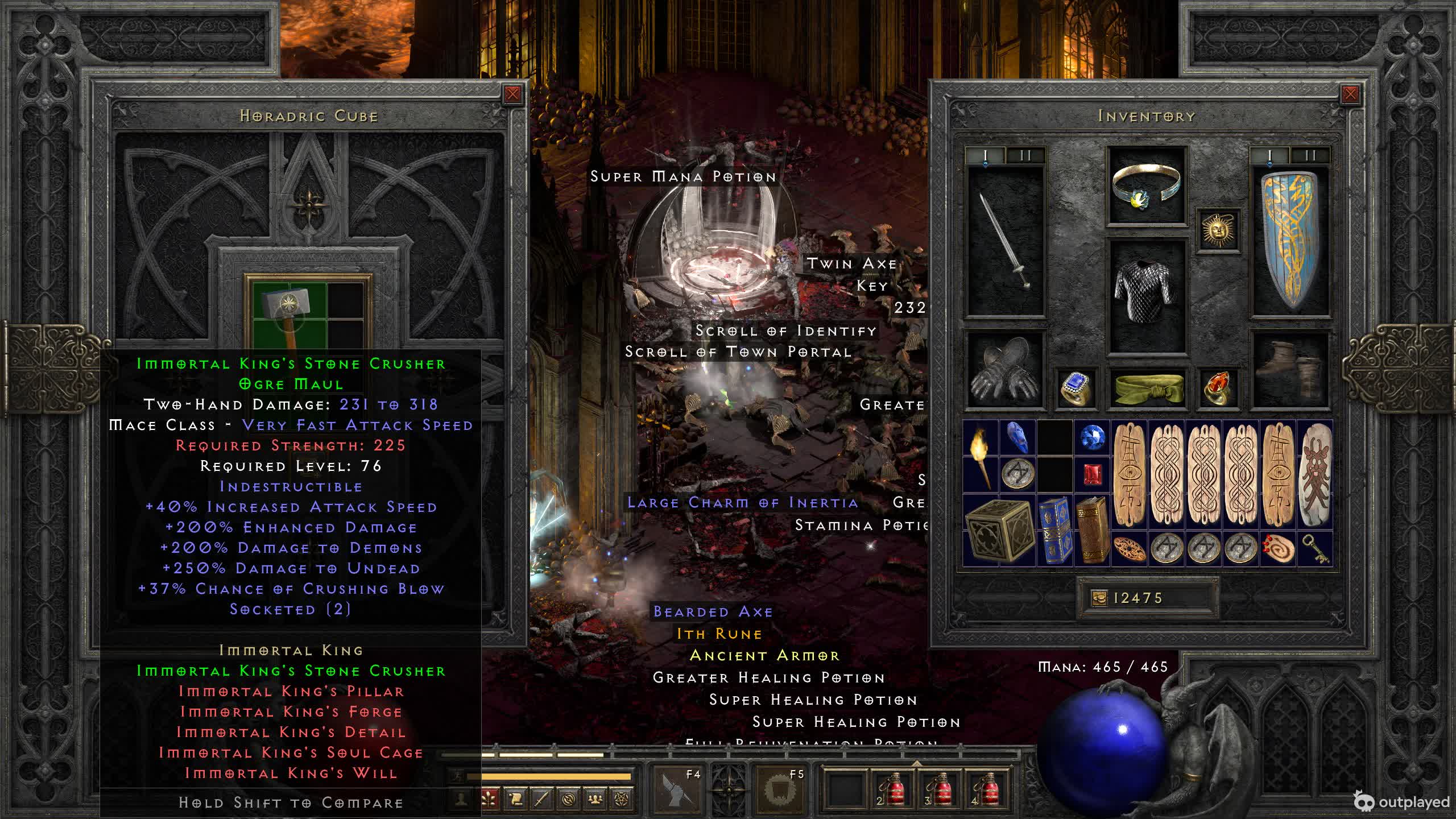Screen dimensions: 1456x819
Task: Use the healing potion in belt slot 2
Action: click(892, 789)
